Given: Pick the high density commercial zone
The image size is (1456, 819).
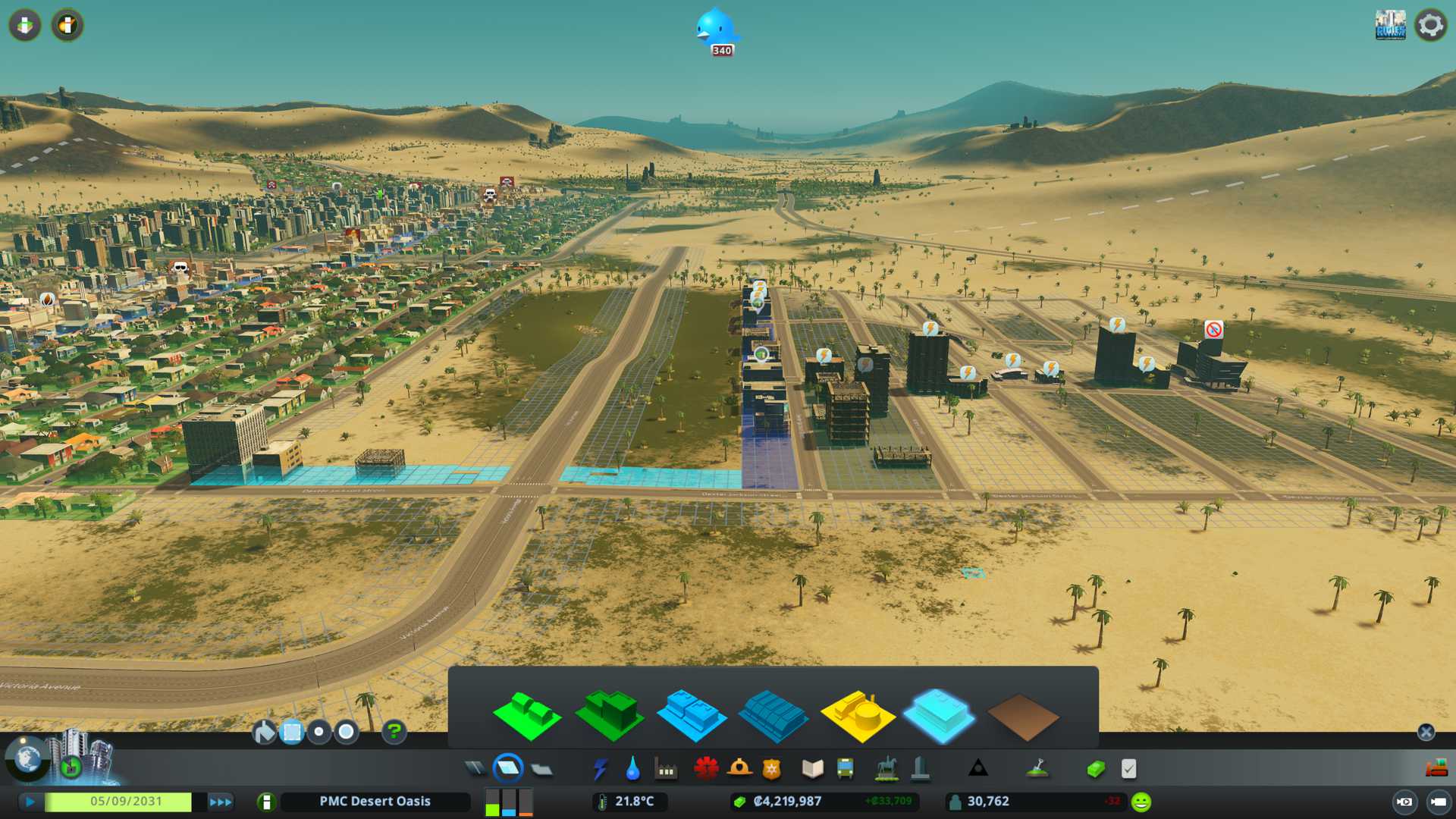Looking at the screenshot, I should click(x=773, y=715).
